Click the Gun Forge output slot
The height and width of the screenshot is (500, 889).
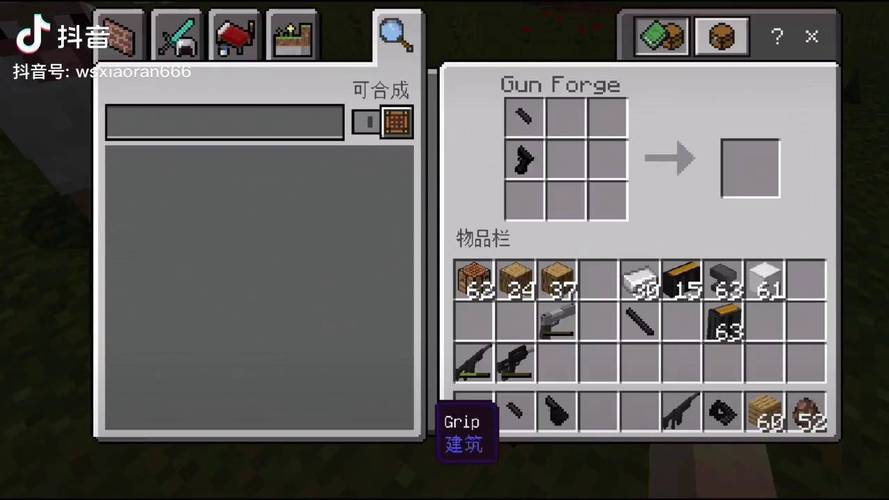(750, 168)
